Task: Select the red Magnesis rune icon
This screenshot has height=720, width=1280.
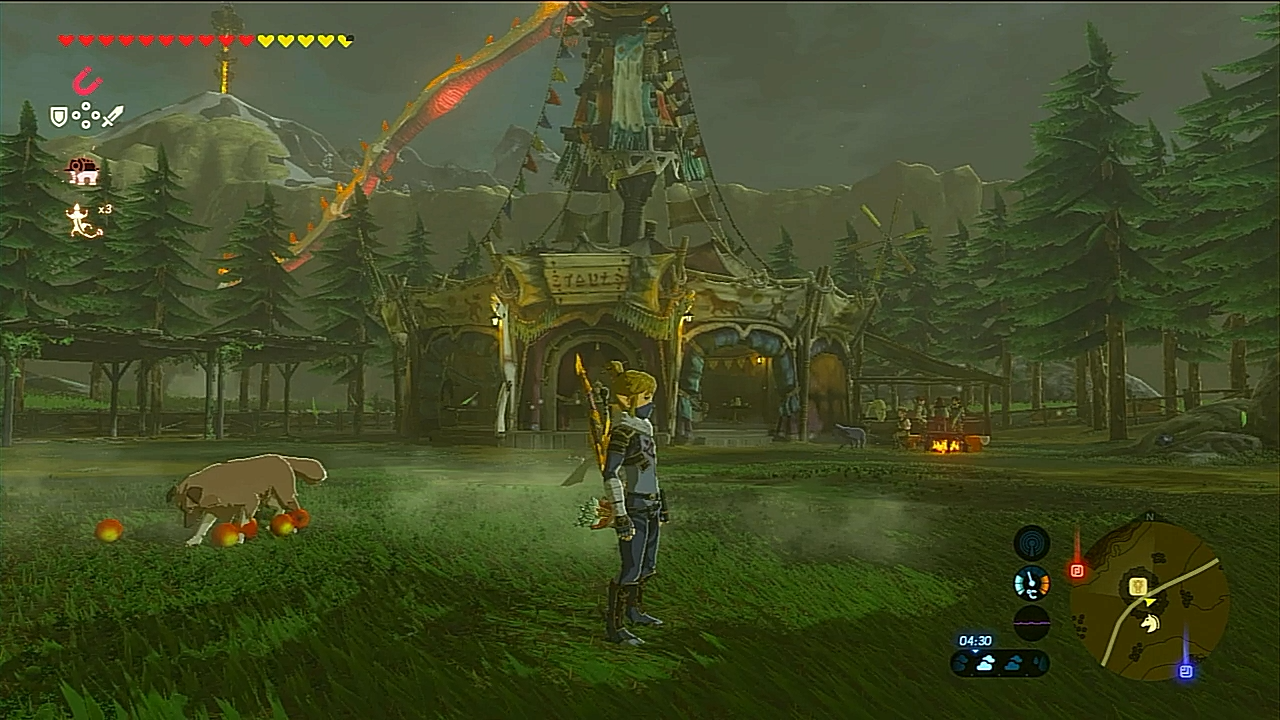Action: [x=87, y=81]
